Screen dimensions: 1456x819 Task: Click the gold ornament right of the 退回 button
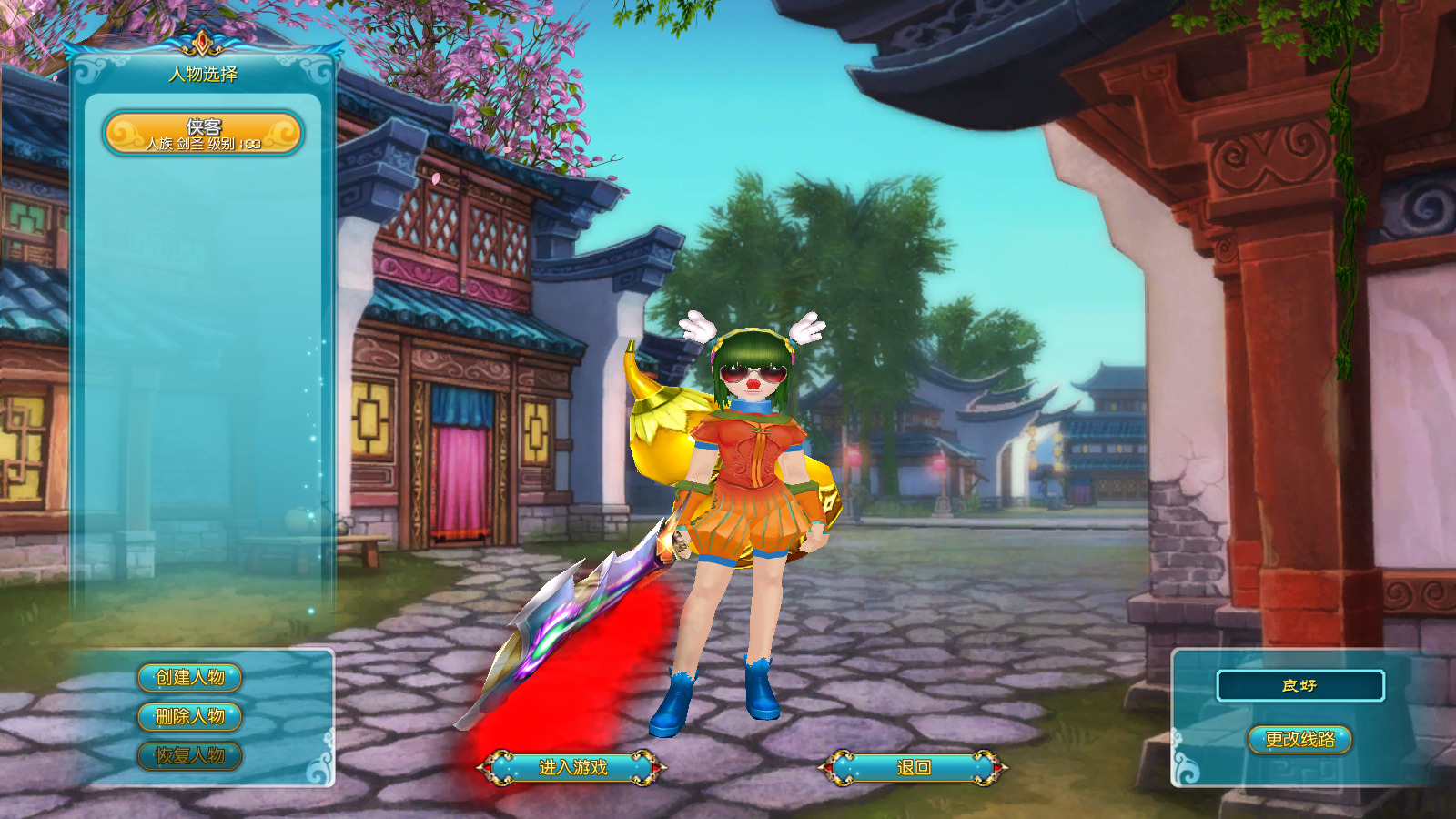click(x=984, y=767)
